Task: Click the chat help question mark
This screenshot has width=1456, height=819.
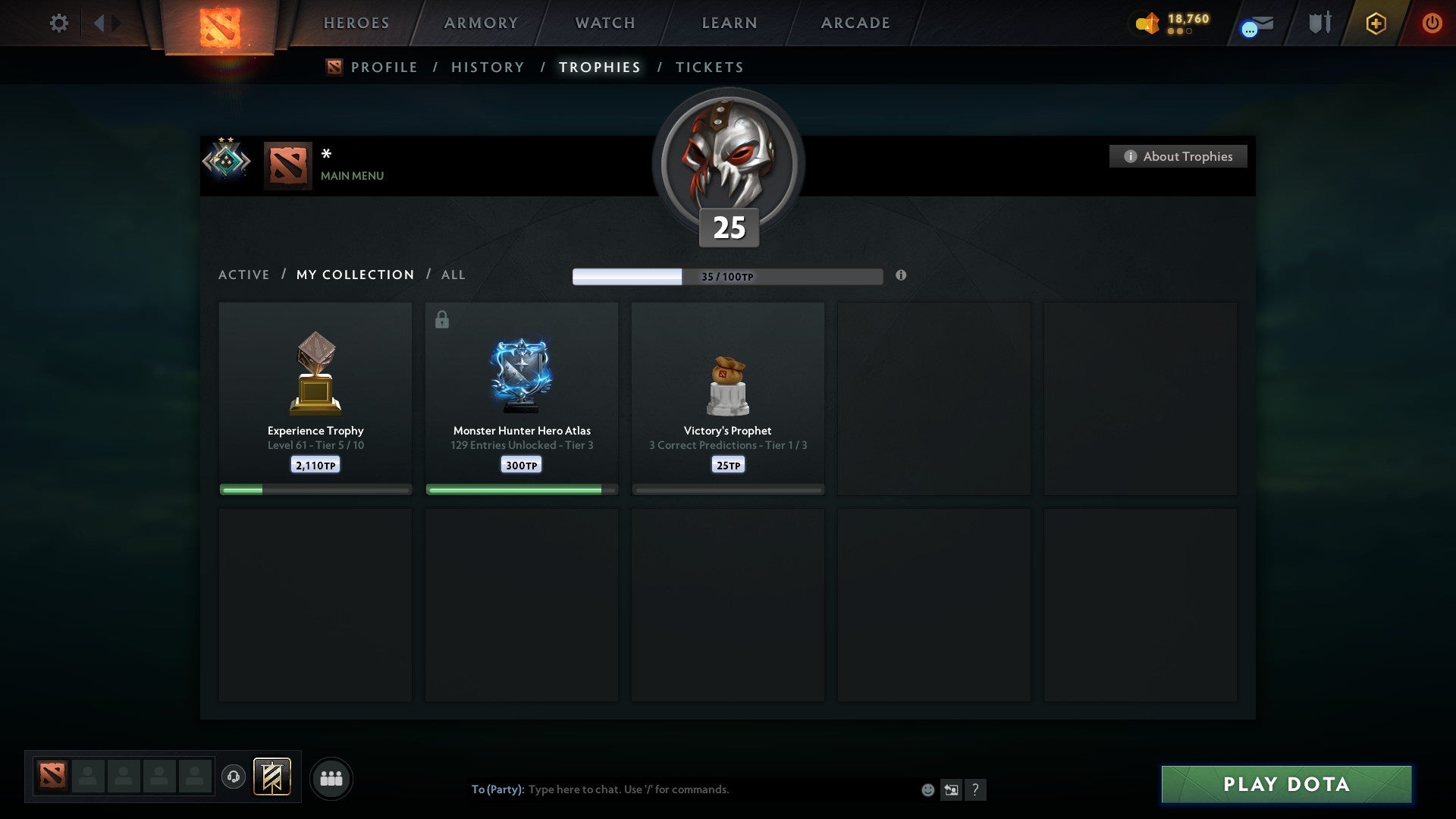Action: 976,789
